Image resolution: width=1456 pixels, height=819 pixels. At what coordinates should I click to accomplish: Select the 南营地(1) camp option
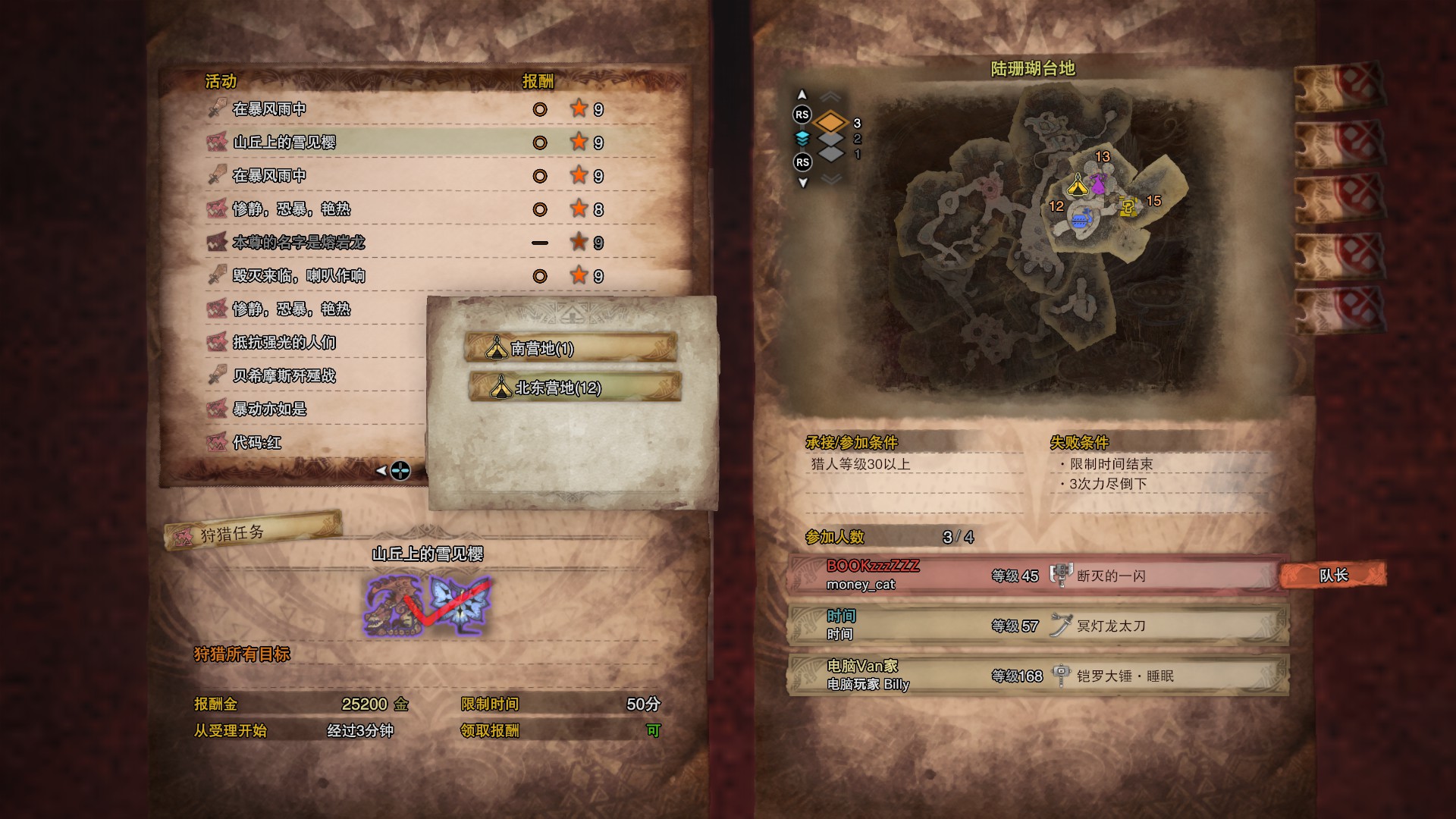click(570, 348)
